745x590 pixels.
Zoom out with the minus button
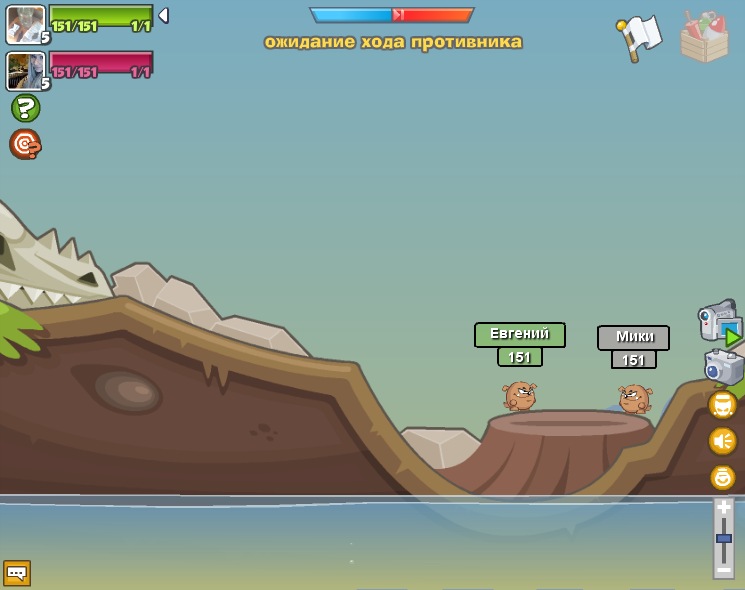[x=723, y=569]
